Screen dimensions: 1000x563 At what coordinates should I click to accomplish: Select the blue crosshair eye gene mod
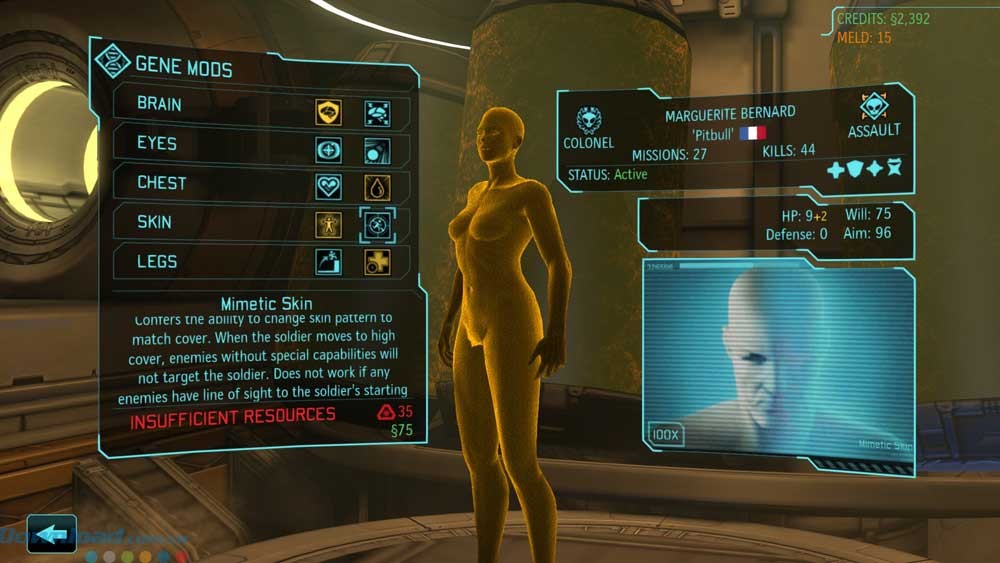coord(328,151)
